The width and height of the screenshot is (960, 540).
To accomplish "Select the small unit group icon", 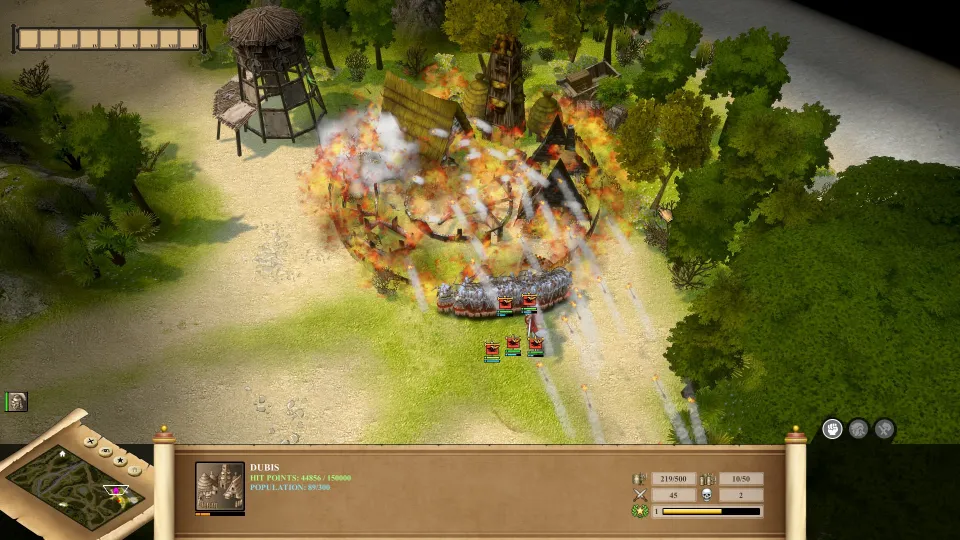I will point(16,402).
